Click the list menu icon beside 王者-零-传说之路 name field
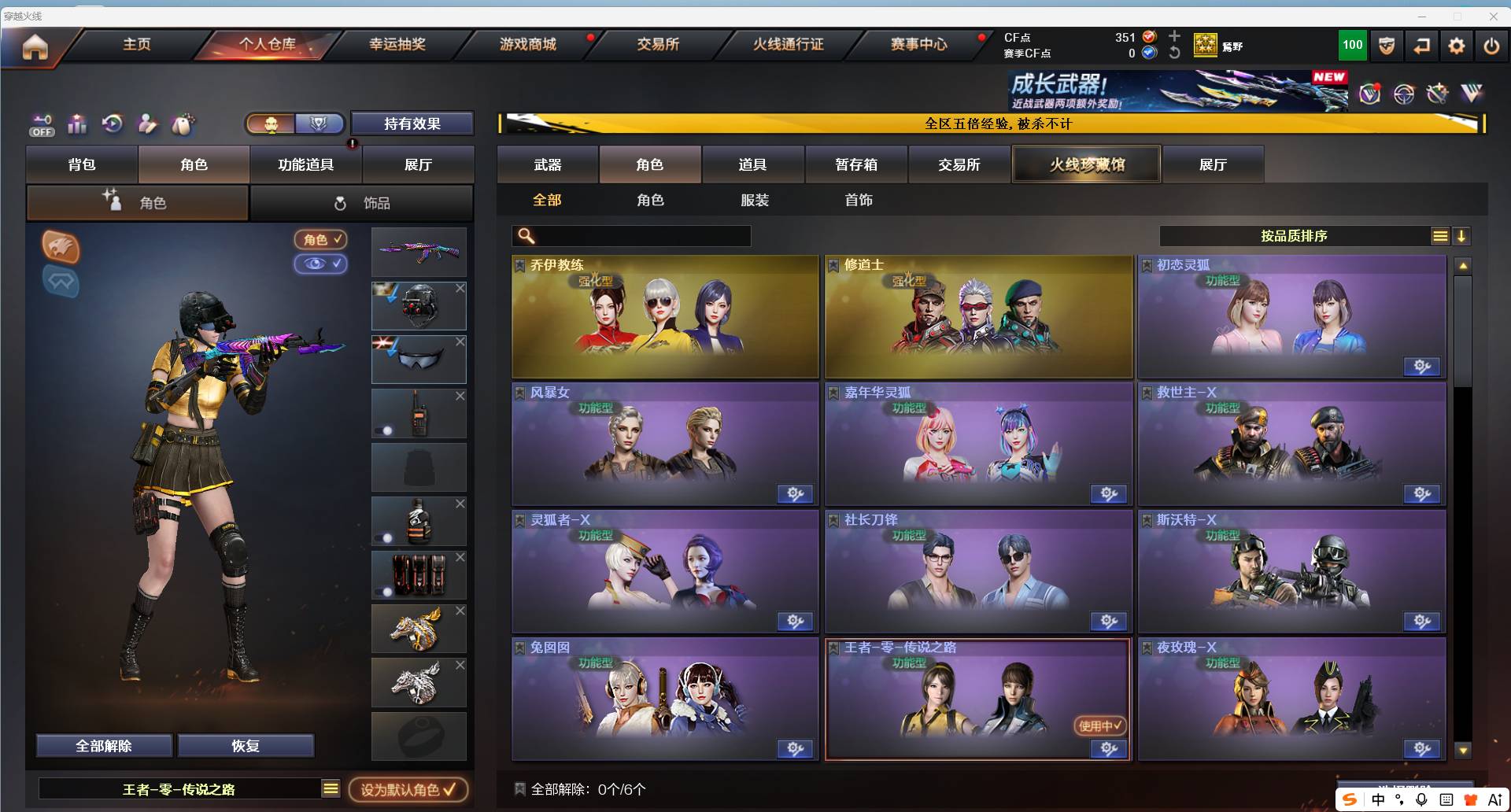This screenshot has height=812, width=1511. point(330,788)
